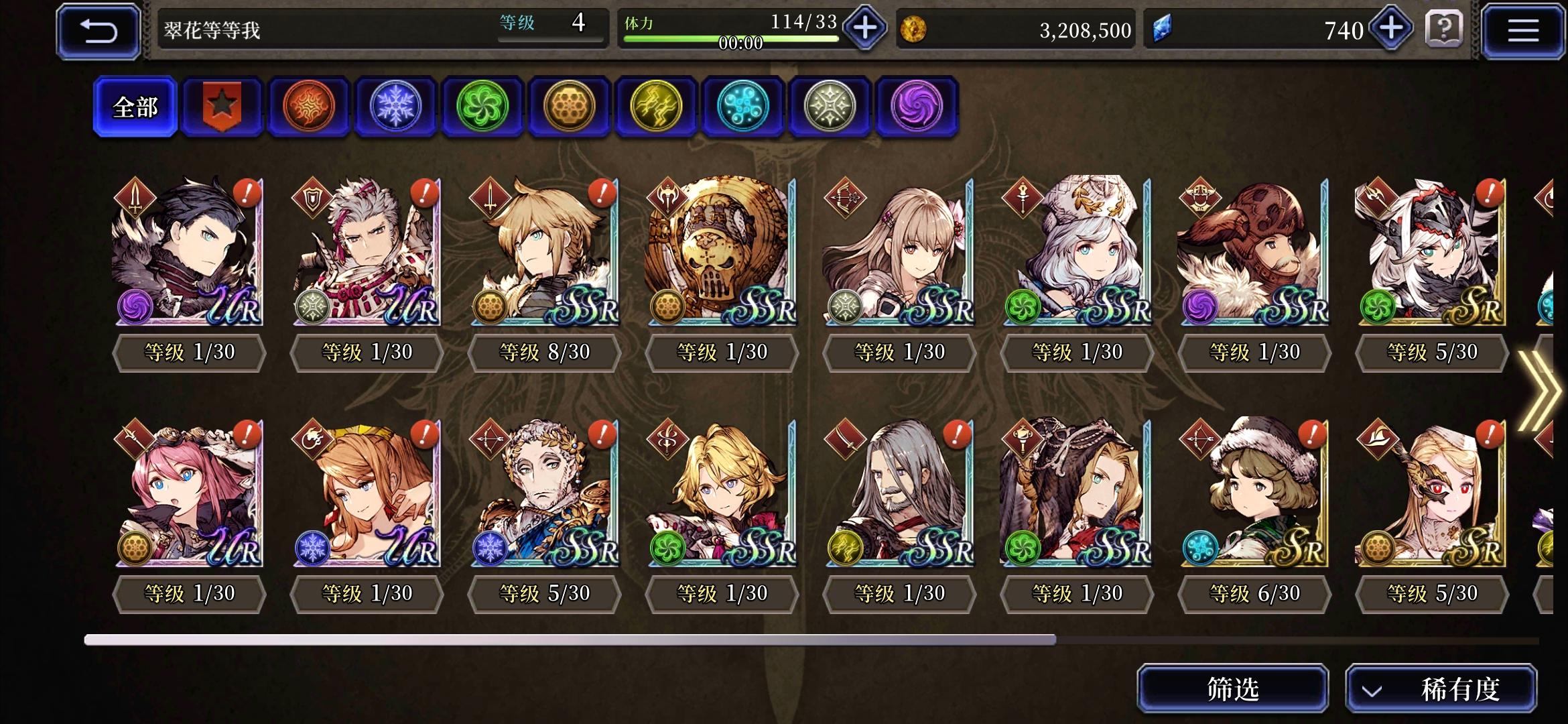Screen dimensions: 1568x724
Task: Select the lightning element filter icon
Action: 655,107
